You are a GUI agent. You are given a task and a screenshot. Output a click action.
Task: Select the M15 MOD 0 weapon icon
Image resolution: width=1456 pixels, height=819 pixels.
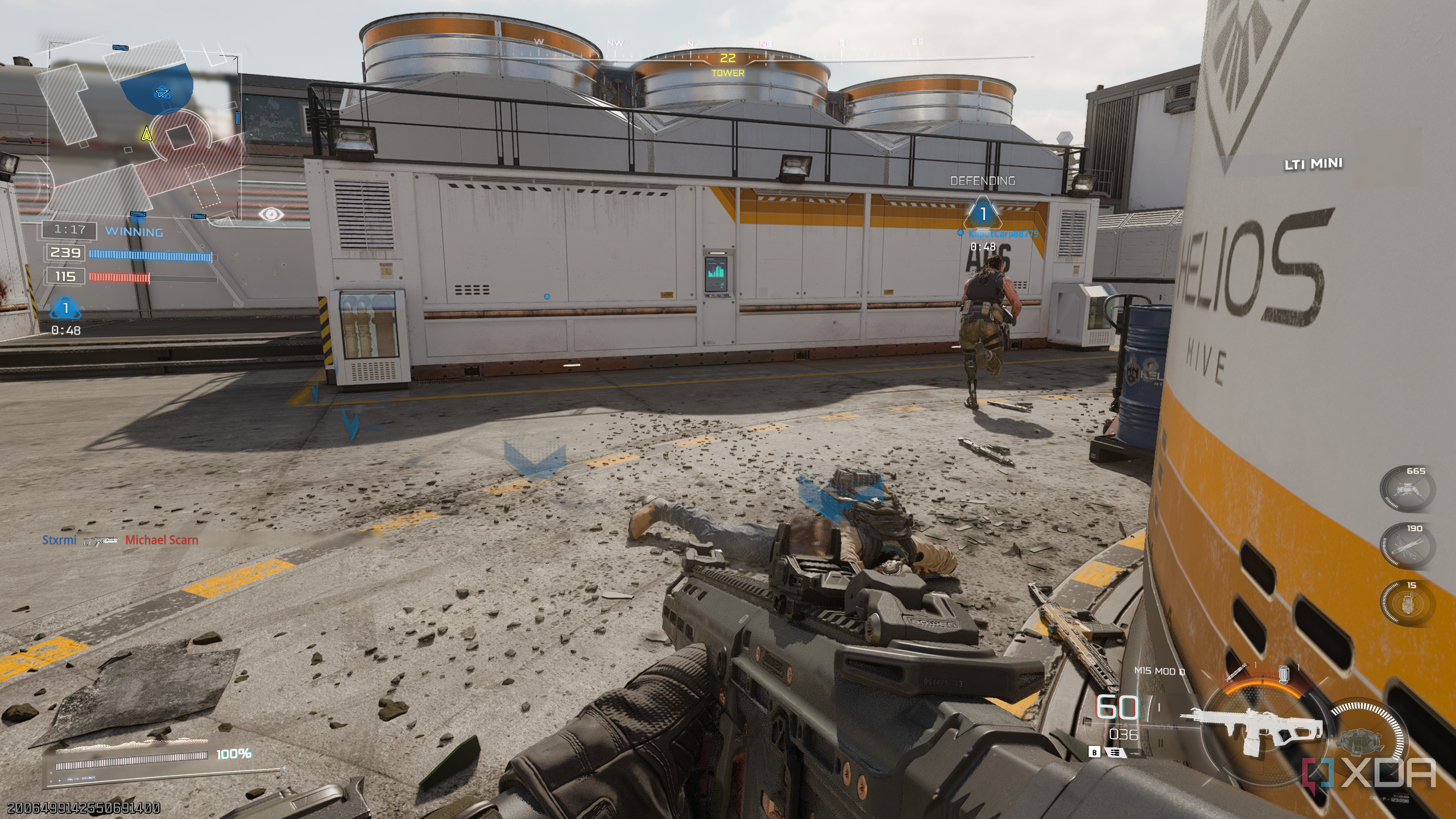tap(1251, 728)
